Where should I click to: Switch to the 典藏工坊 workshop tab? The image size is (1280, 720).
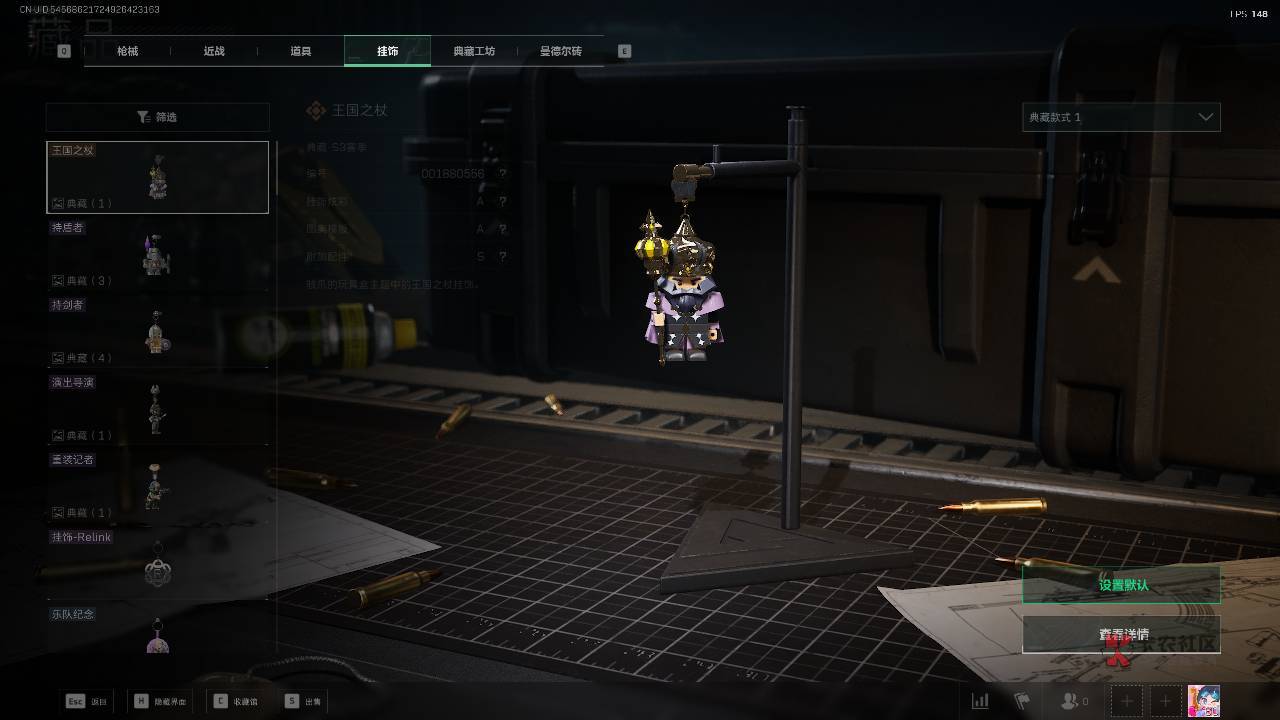[x=474, y=51]
